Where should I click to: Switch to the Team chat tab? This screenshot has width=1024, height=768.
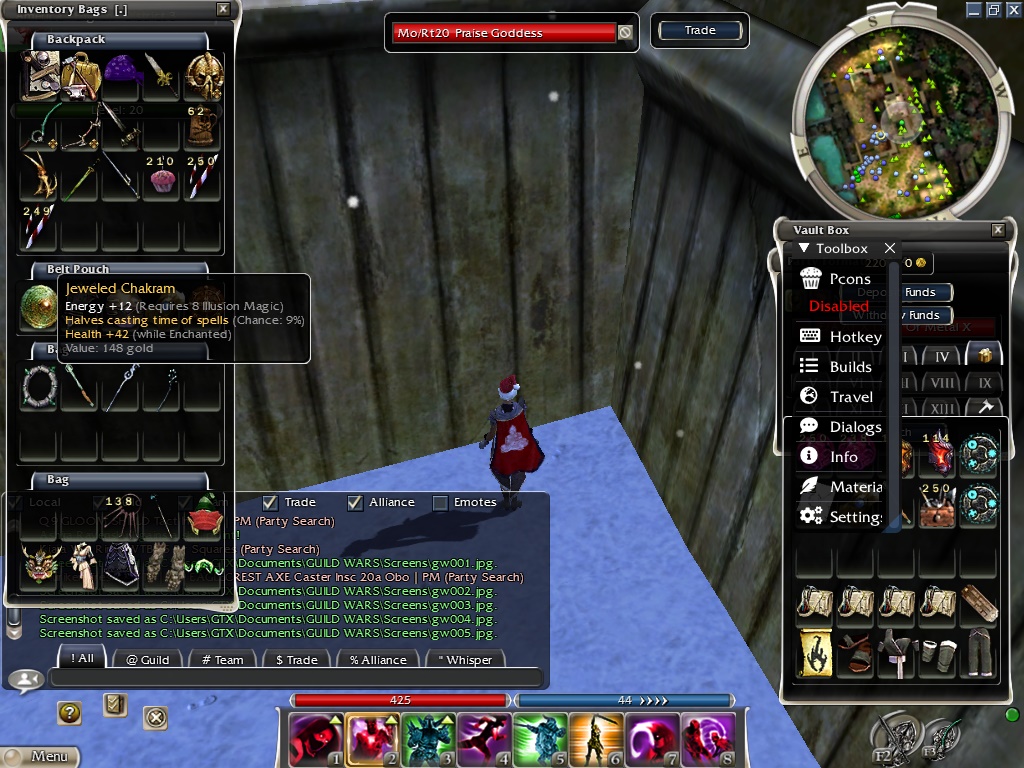222,659
